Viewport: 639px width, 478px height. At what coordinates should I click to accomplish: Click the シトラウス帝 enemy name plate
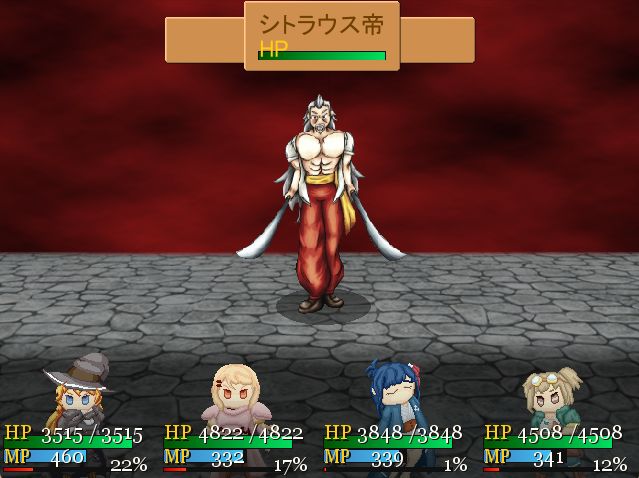321,36
